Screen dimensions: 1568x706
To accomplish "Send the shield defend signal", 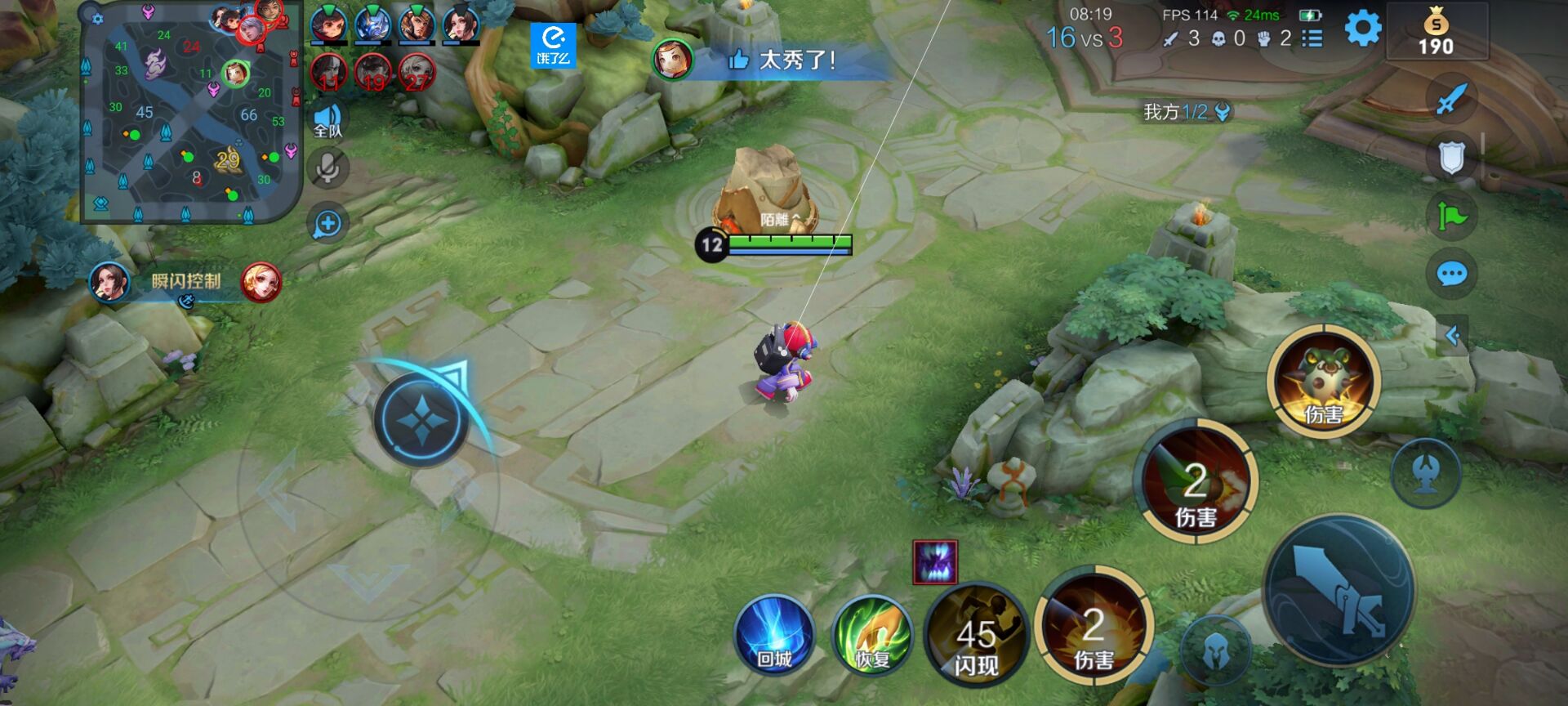I will click(1451, 159).
